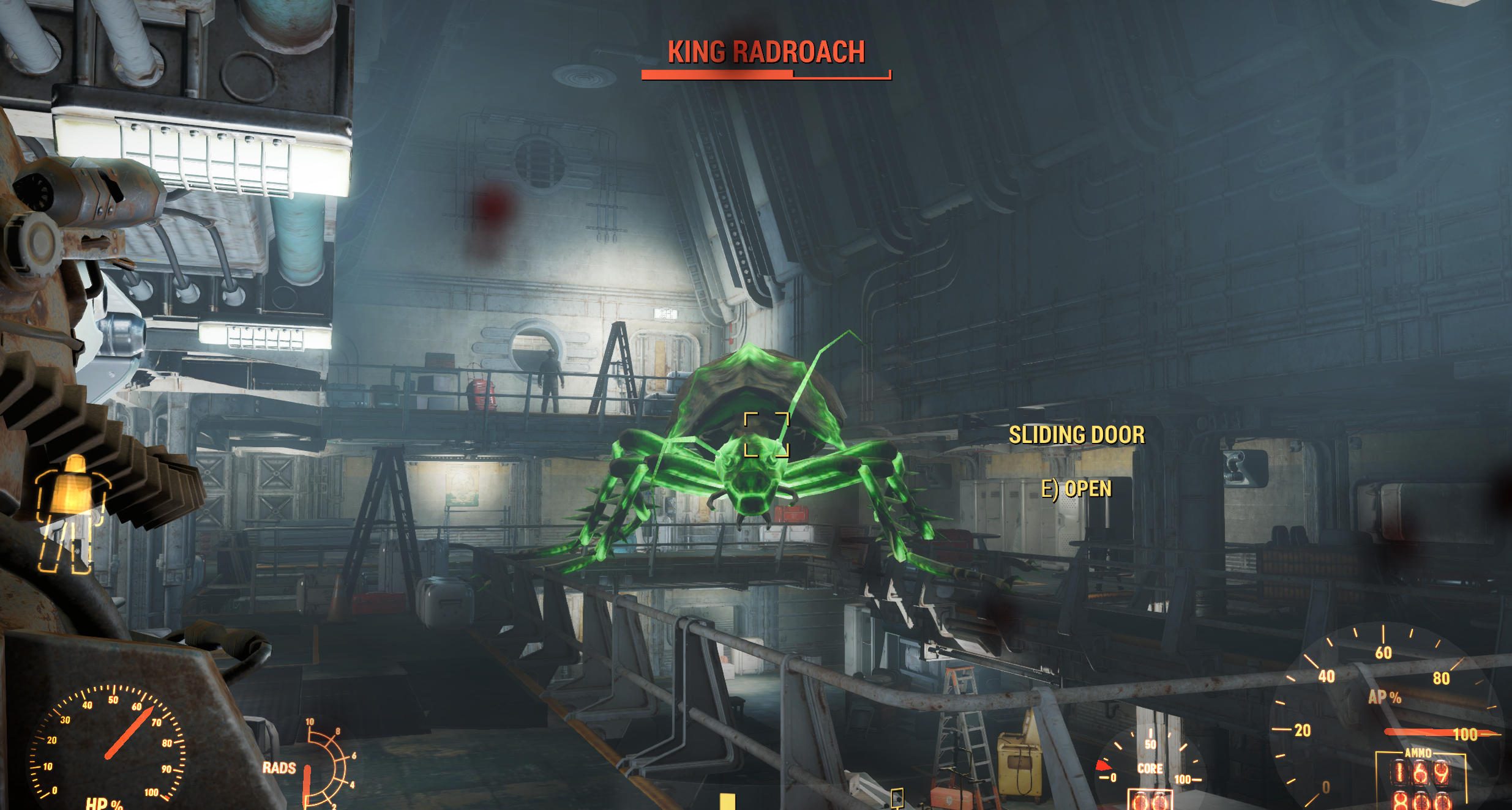Click the King Radroach name banner
Image resolution: width=1512 pixels, height=810 pixels.
pos(765,53)
